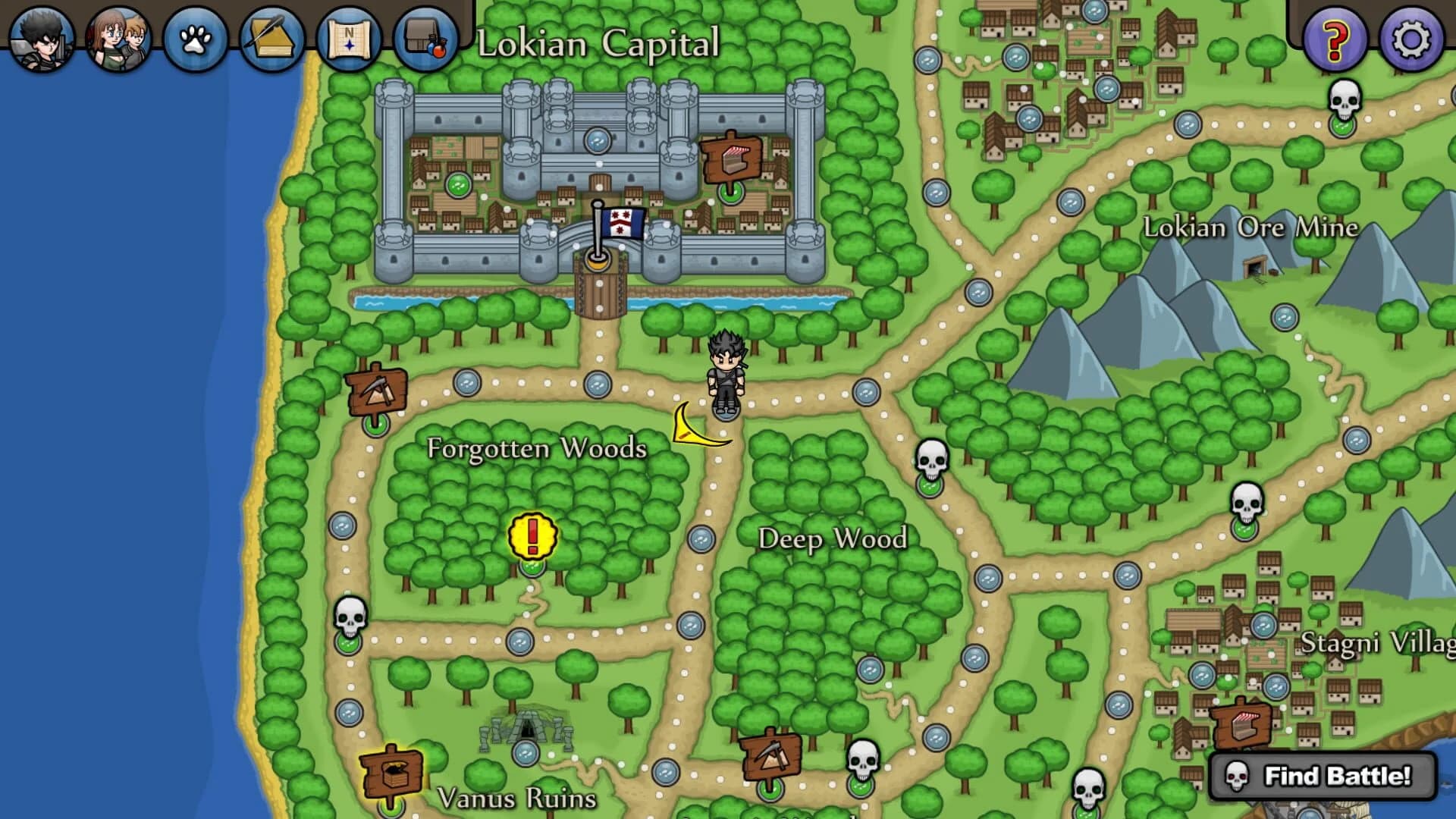Viewport: 1456px width, 819px height.
Task: Click the pickaxe signpost near Forgotten Woods
Action: coord(377,389)
